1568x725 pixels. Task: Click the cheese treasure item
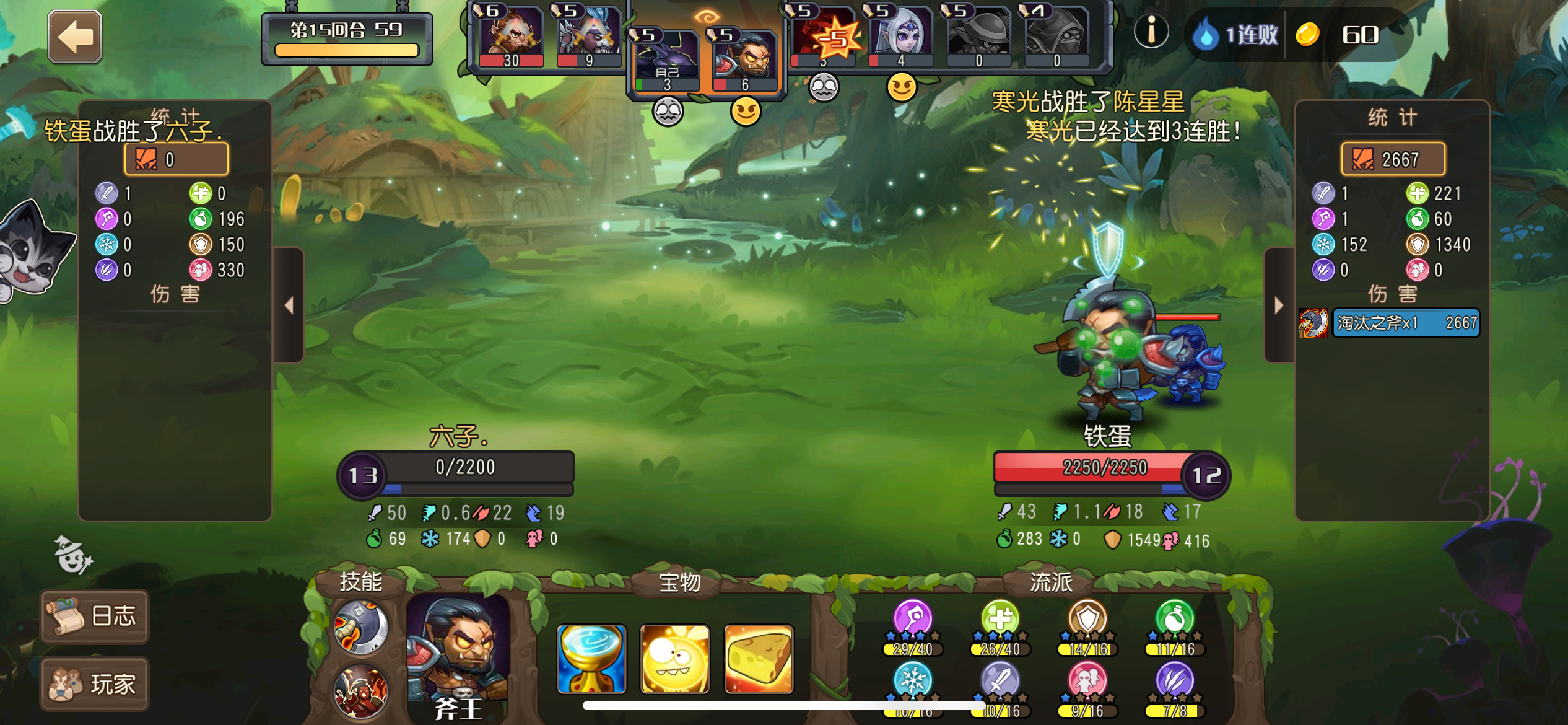click(x=759, y=659)
